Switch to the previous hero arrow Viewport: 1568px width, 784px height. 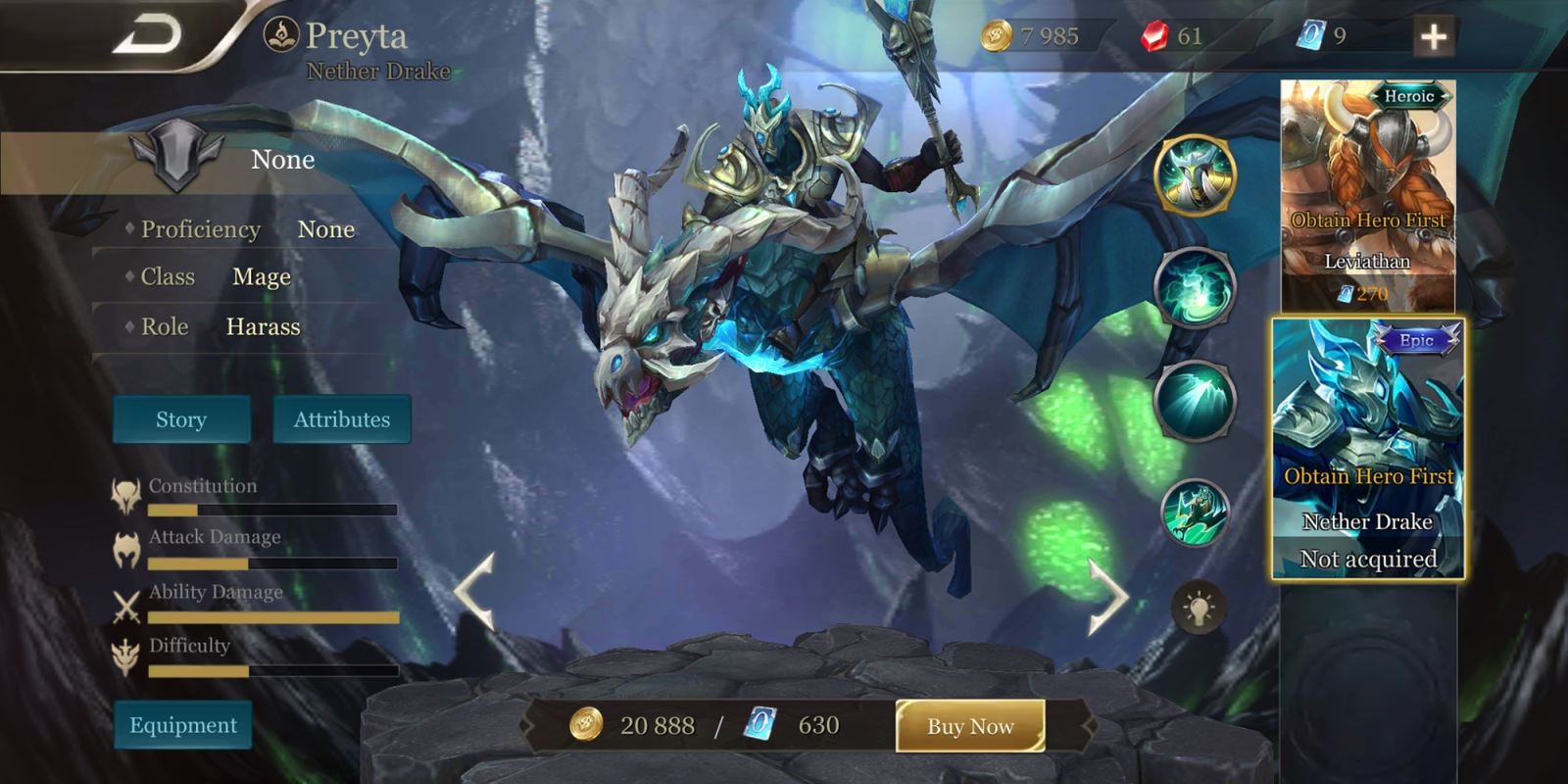[x=476, y=591]
